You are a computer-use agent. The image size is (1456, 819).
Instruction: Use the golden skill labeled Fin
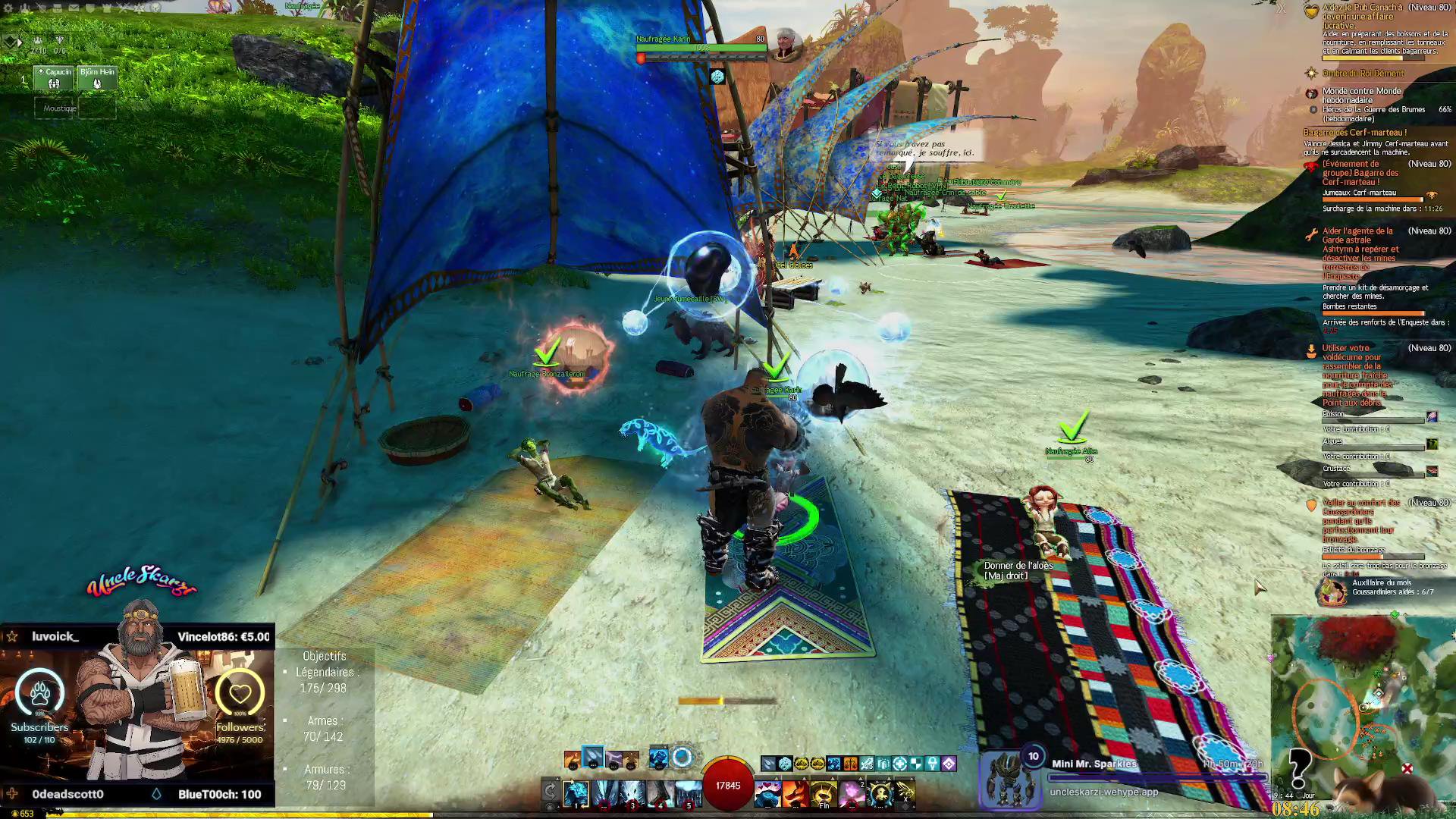[x=824, y=794]
